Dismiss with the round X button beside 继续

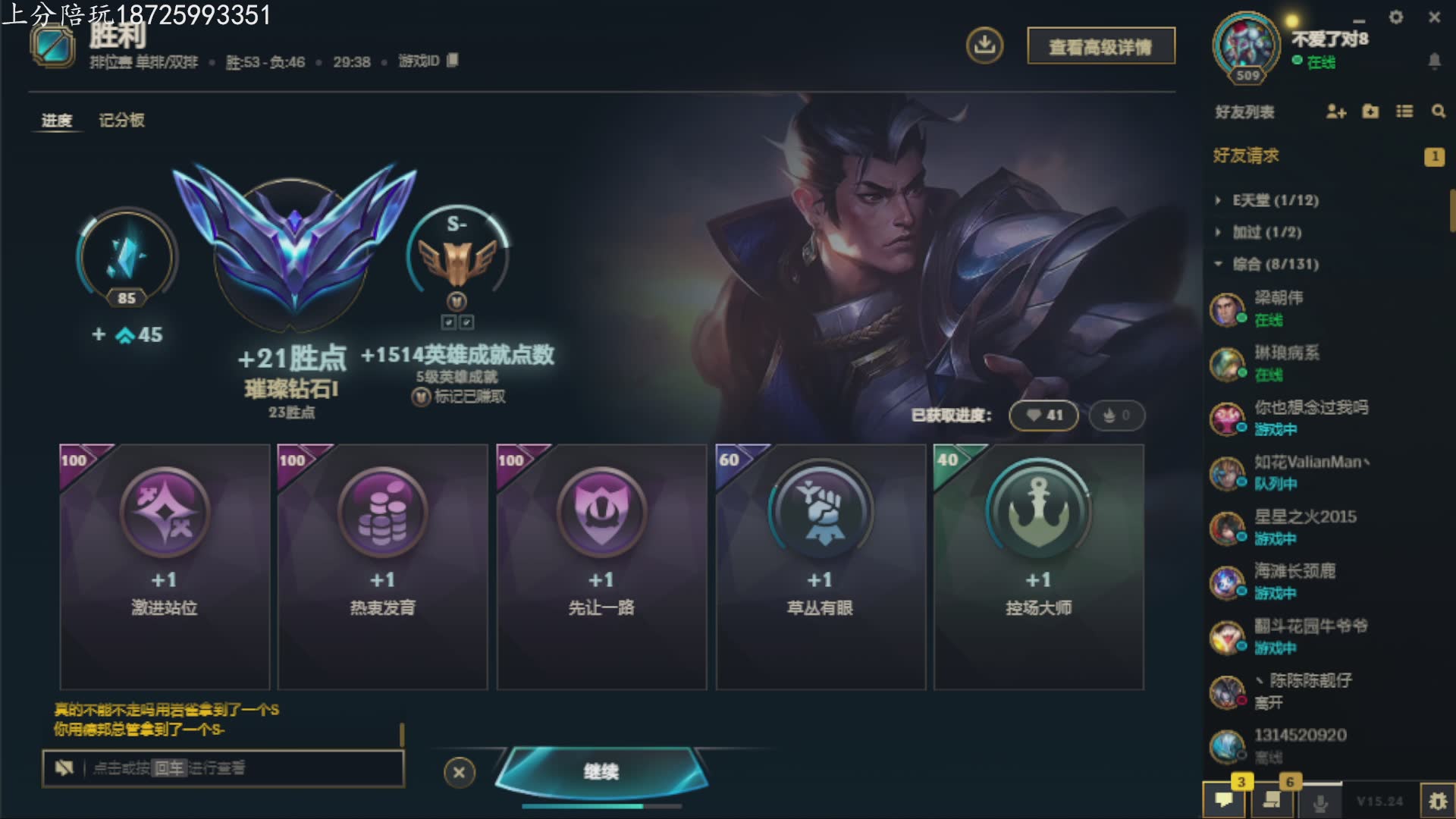[x=459, y=773]
